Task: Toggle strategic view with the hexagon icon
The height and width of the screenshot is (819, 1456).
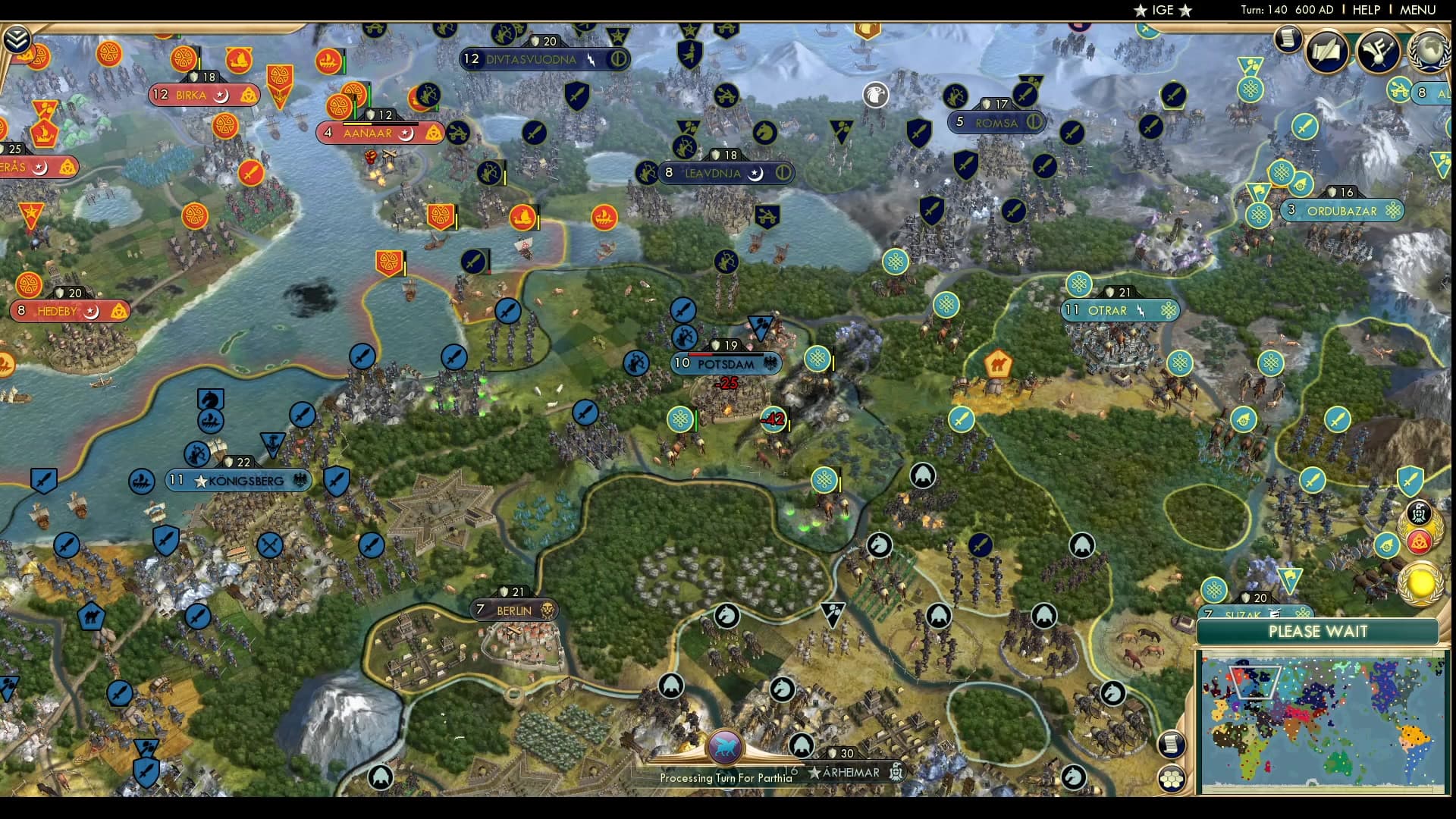Action: [1171, 777]
